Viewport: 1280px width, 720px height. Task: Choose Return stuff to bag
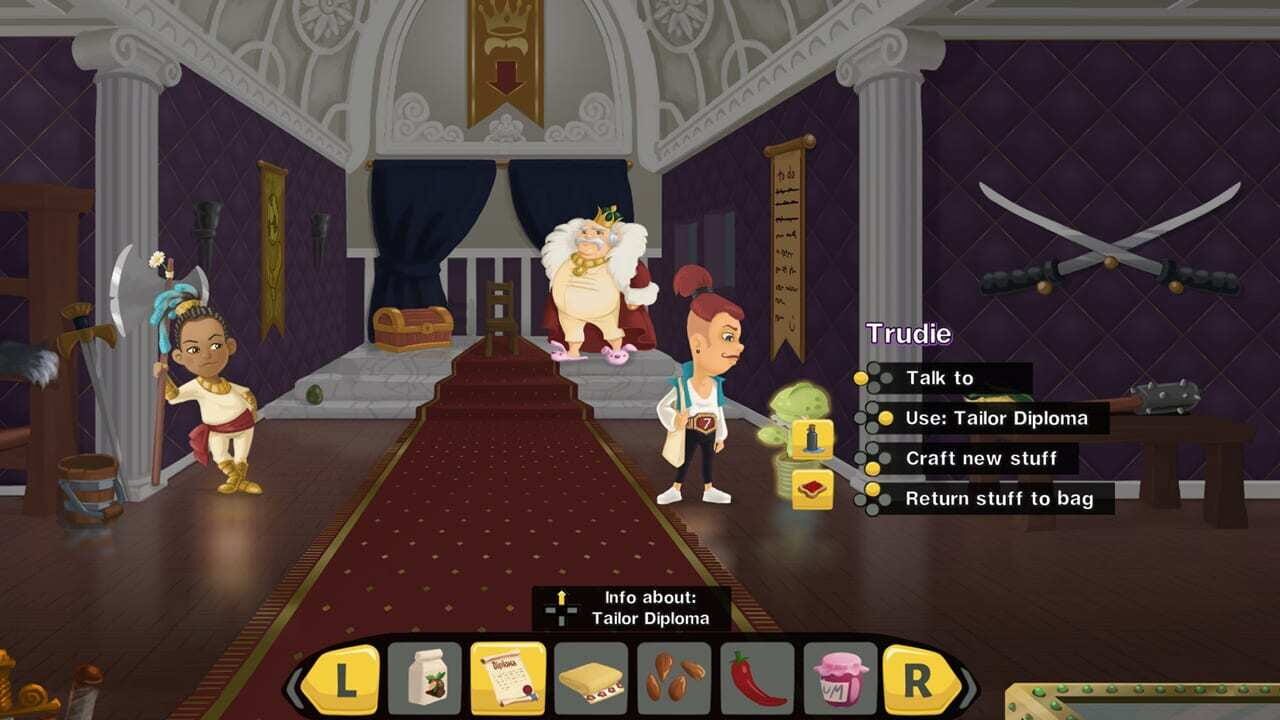click(998, 498)
